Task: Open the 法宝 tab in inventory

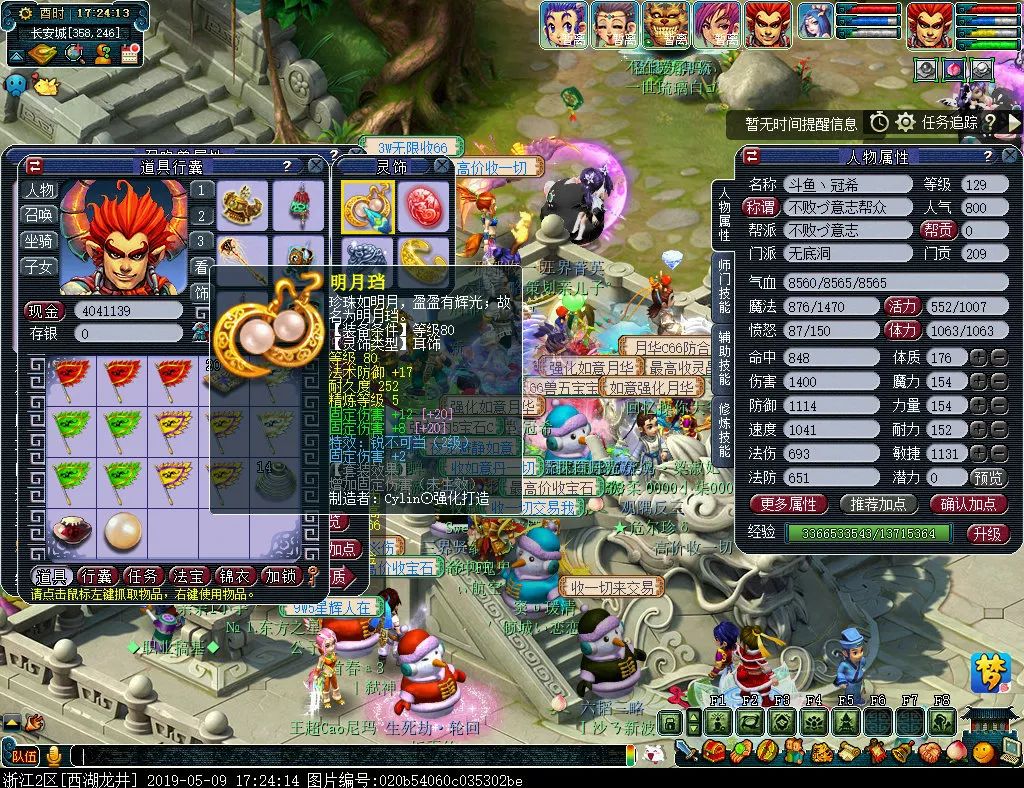Action: pos(189,576)
